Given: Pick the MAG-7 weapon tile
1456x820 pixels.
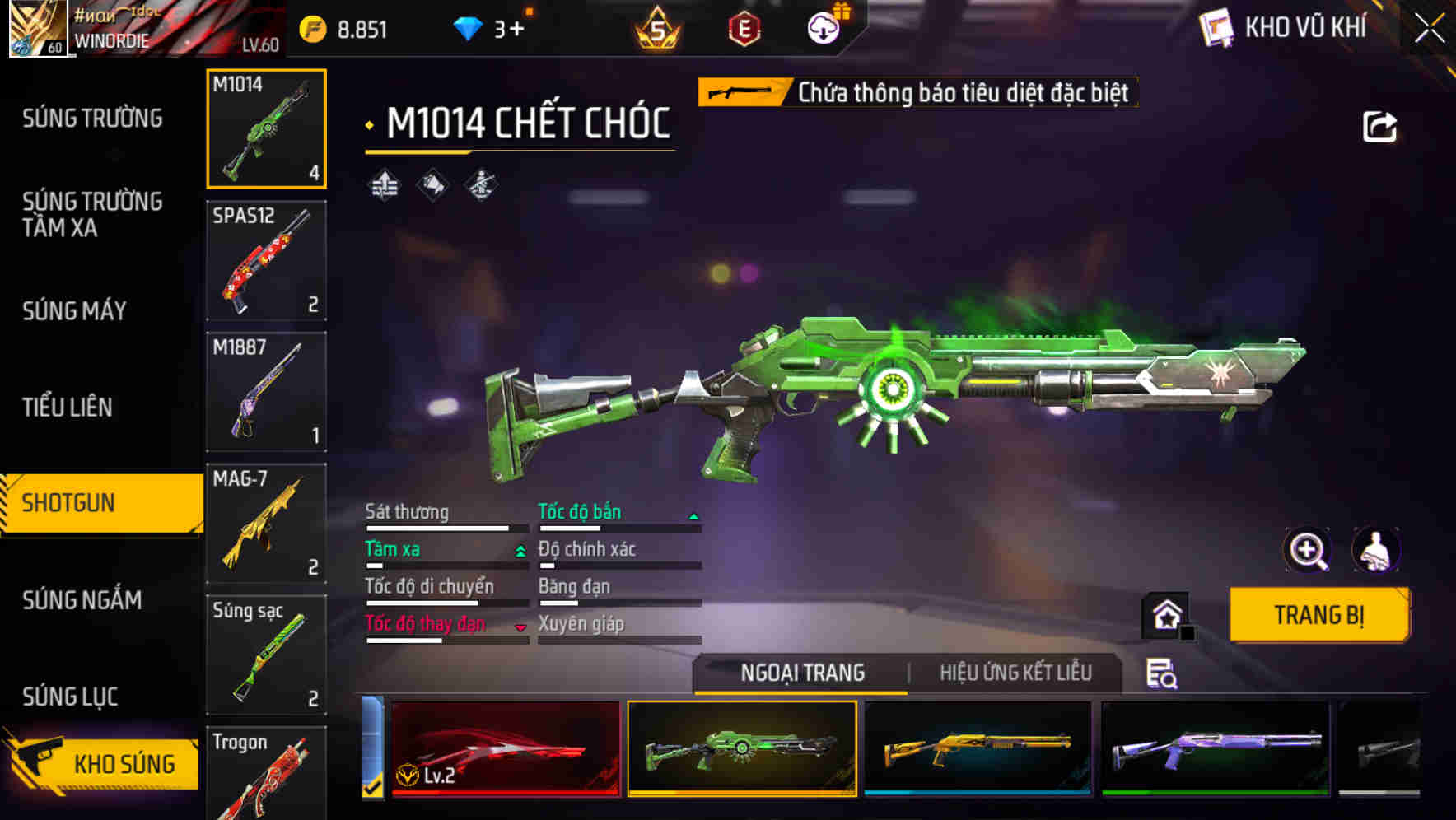Looking at the screenshot, I should [266, 524].
